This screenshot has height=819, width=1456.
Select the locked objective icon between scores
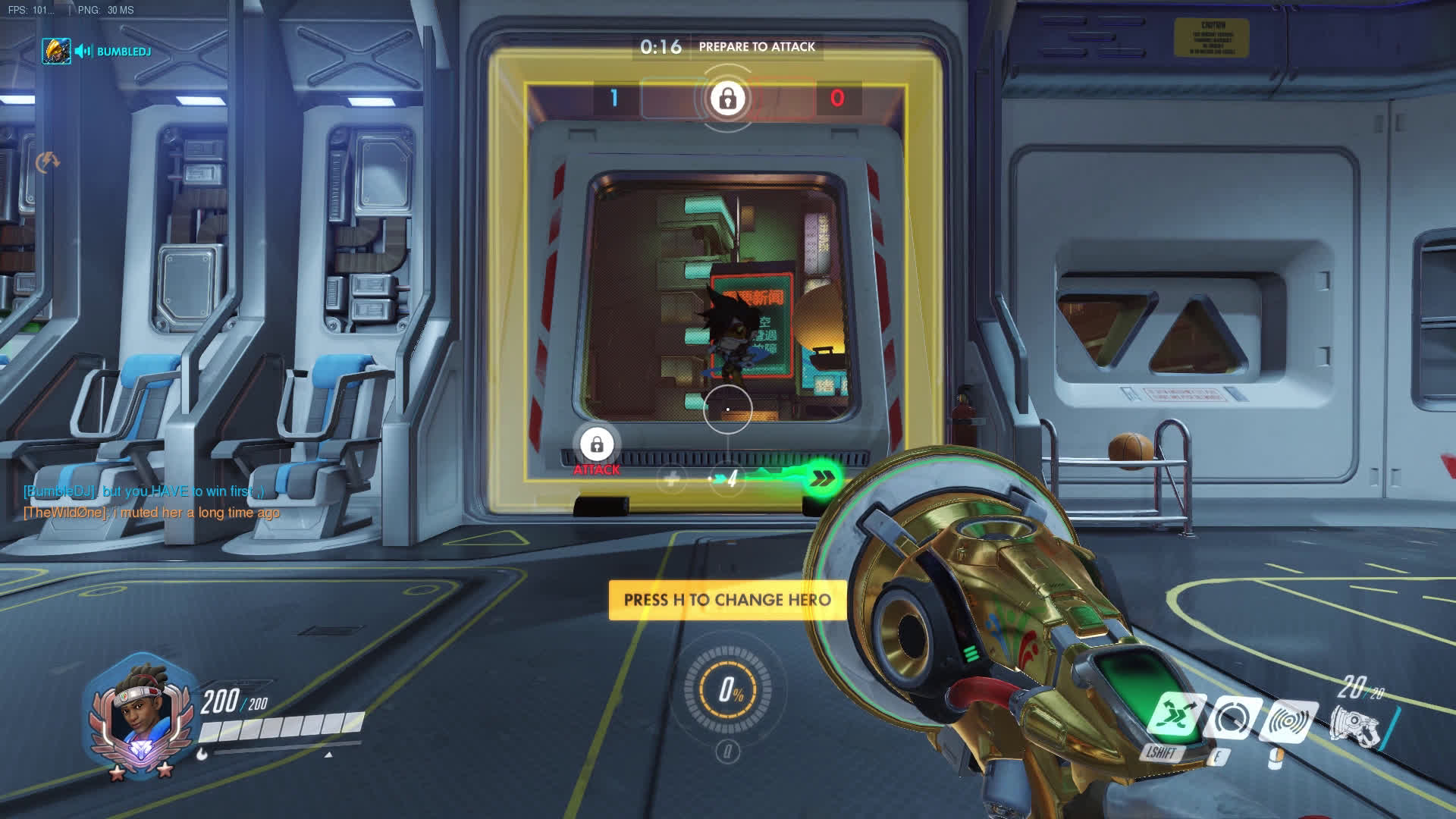(727, 99)
